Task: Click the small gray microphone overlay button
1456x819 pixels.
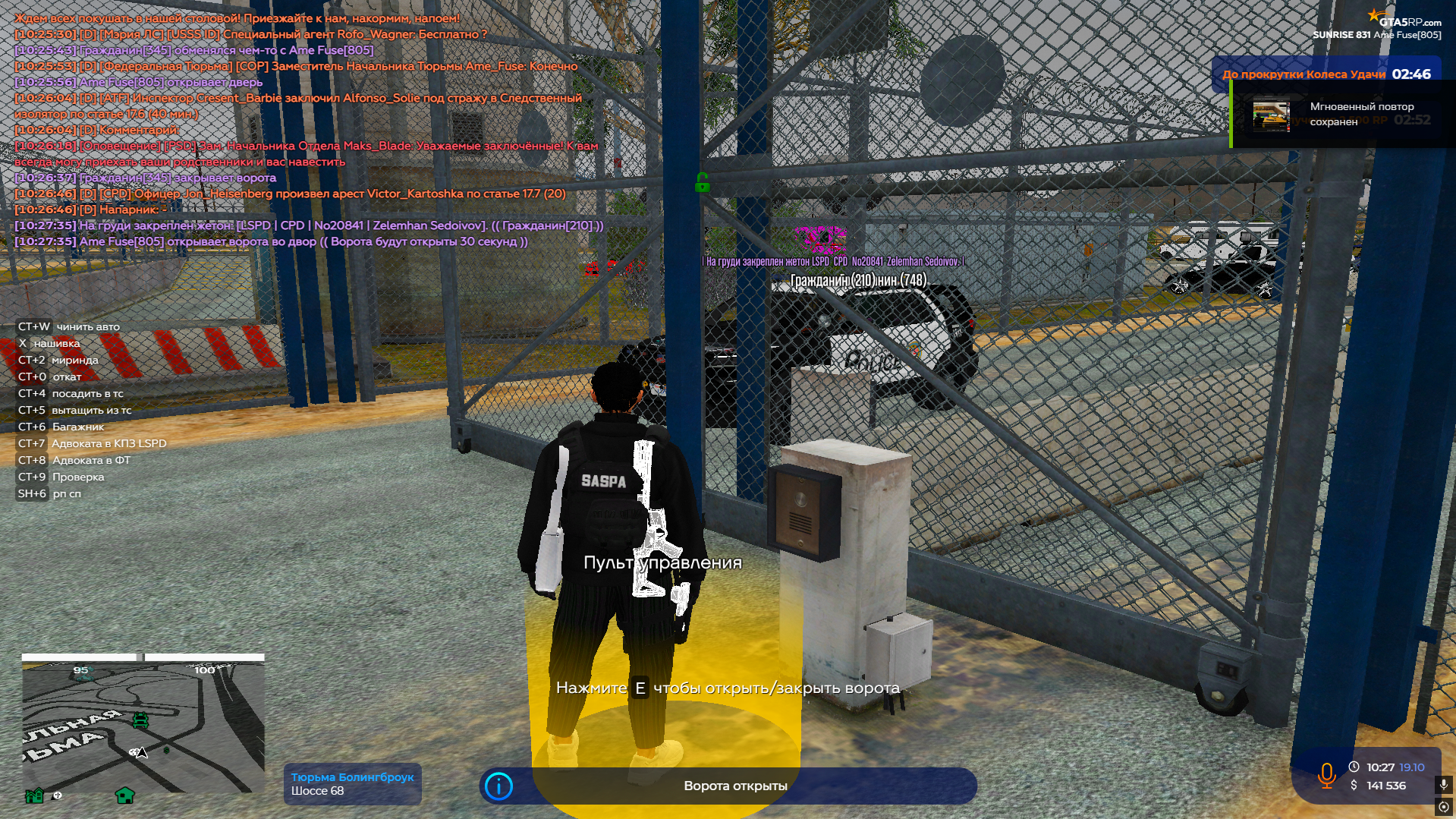Action: (x=1443, y=784)
